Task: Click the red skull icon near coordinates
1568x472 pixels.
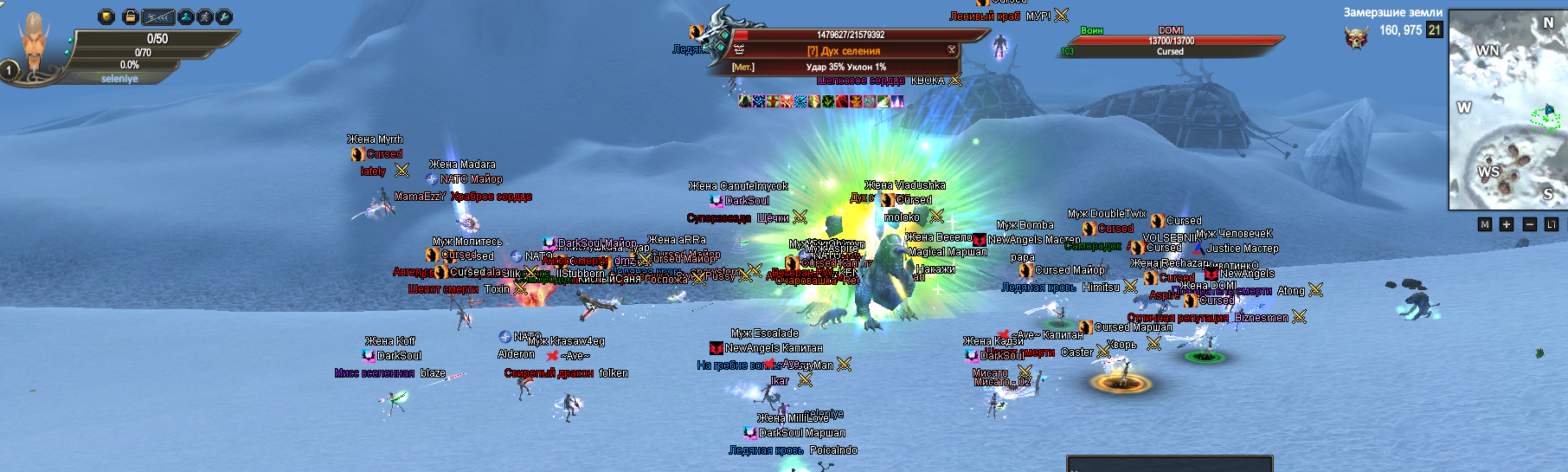Action: coord(1356,37)
